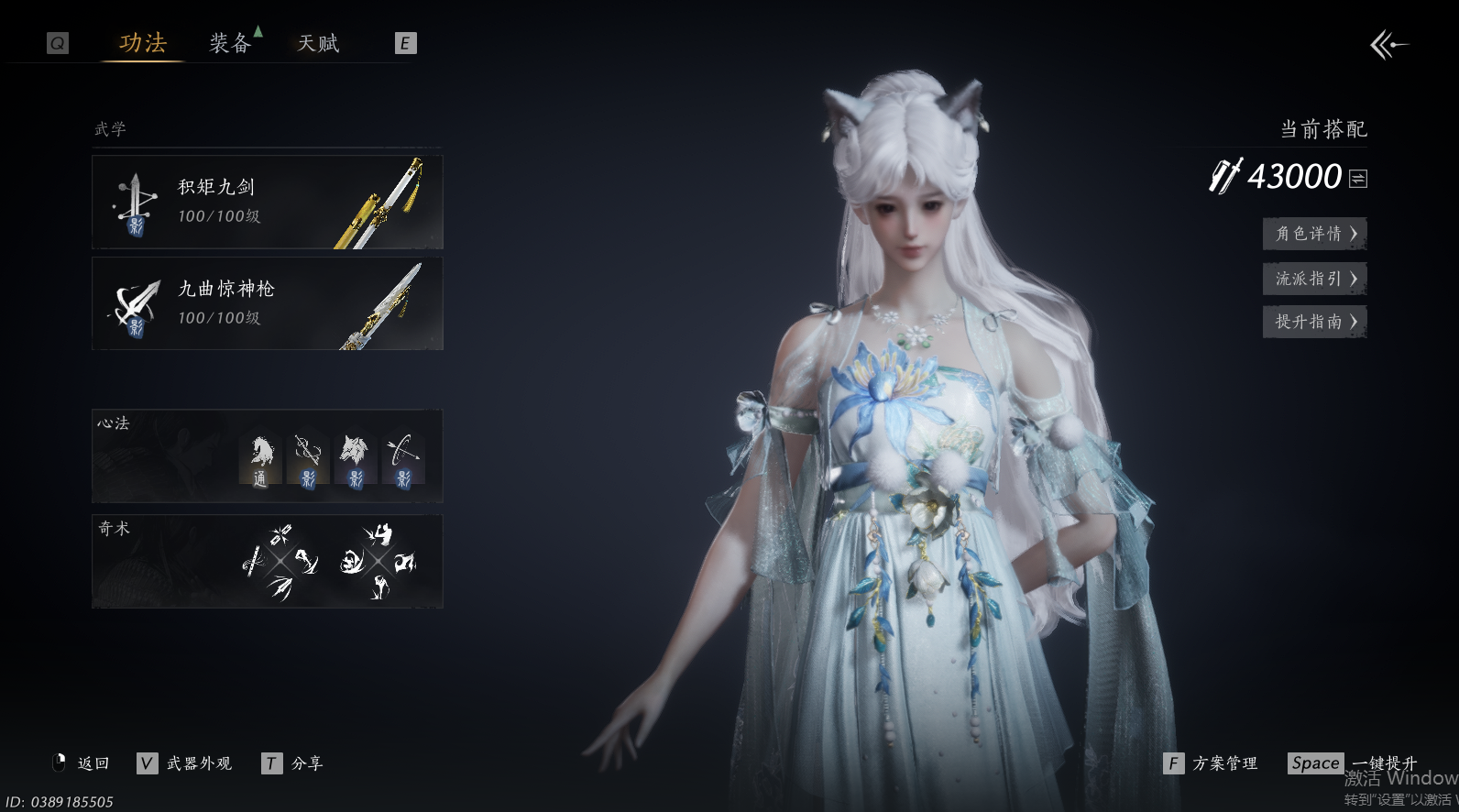Click 分享 to share build
This screenshot has height=812, width=1459.
point(306,763)
